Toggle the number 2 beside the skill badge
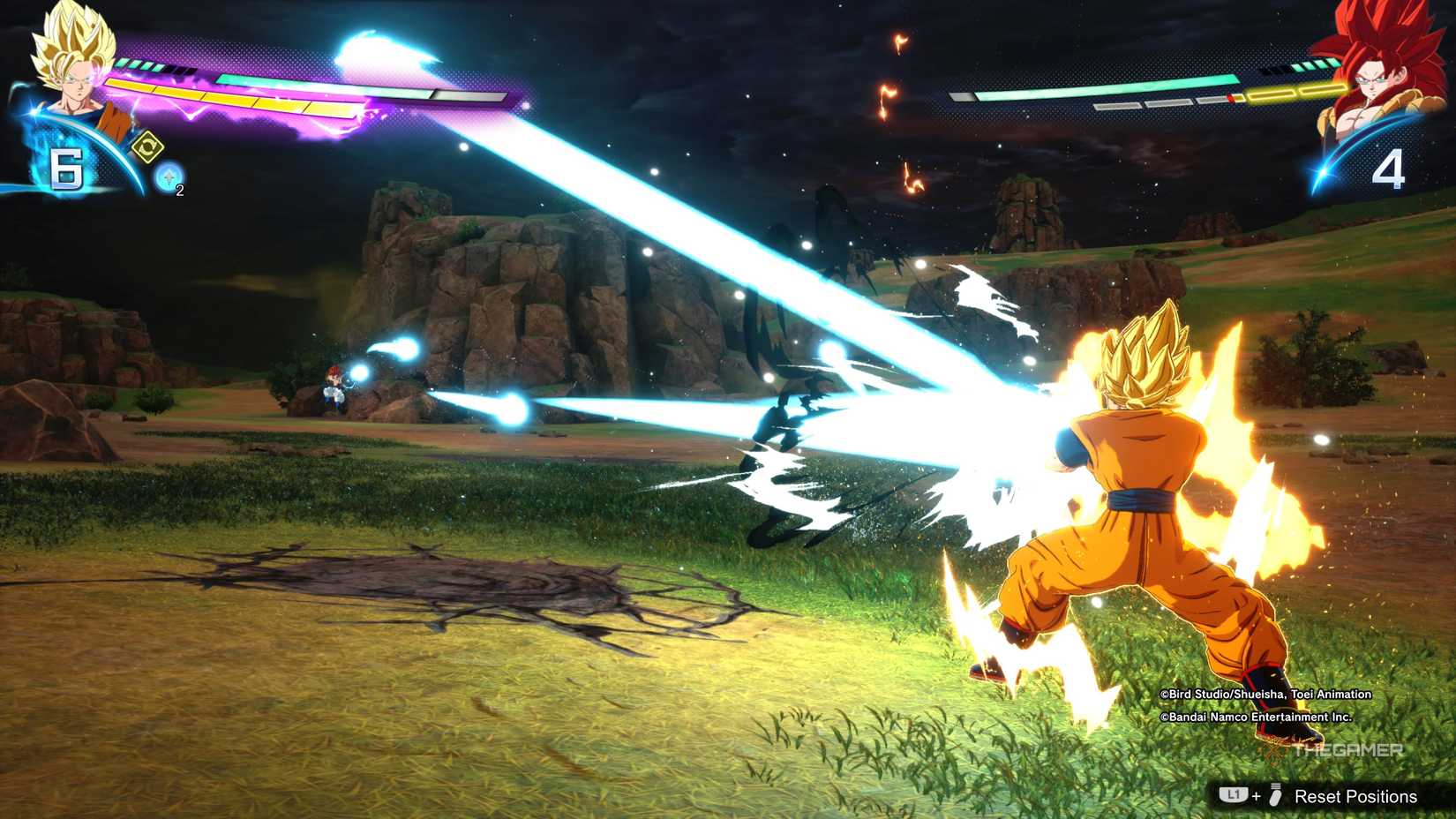 pyautogui.click(x=178, y=191)
